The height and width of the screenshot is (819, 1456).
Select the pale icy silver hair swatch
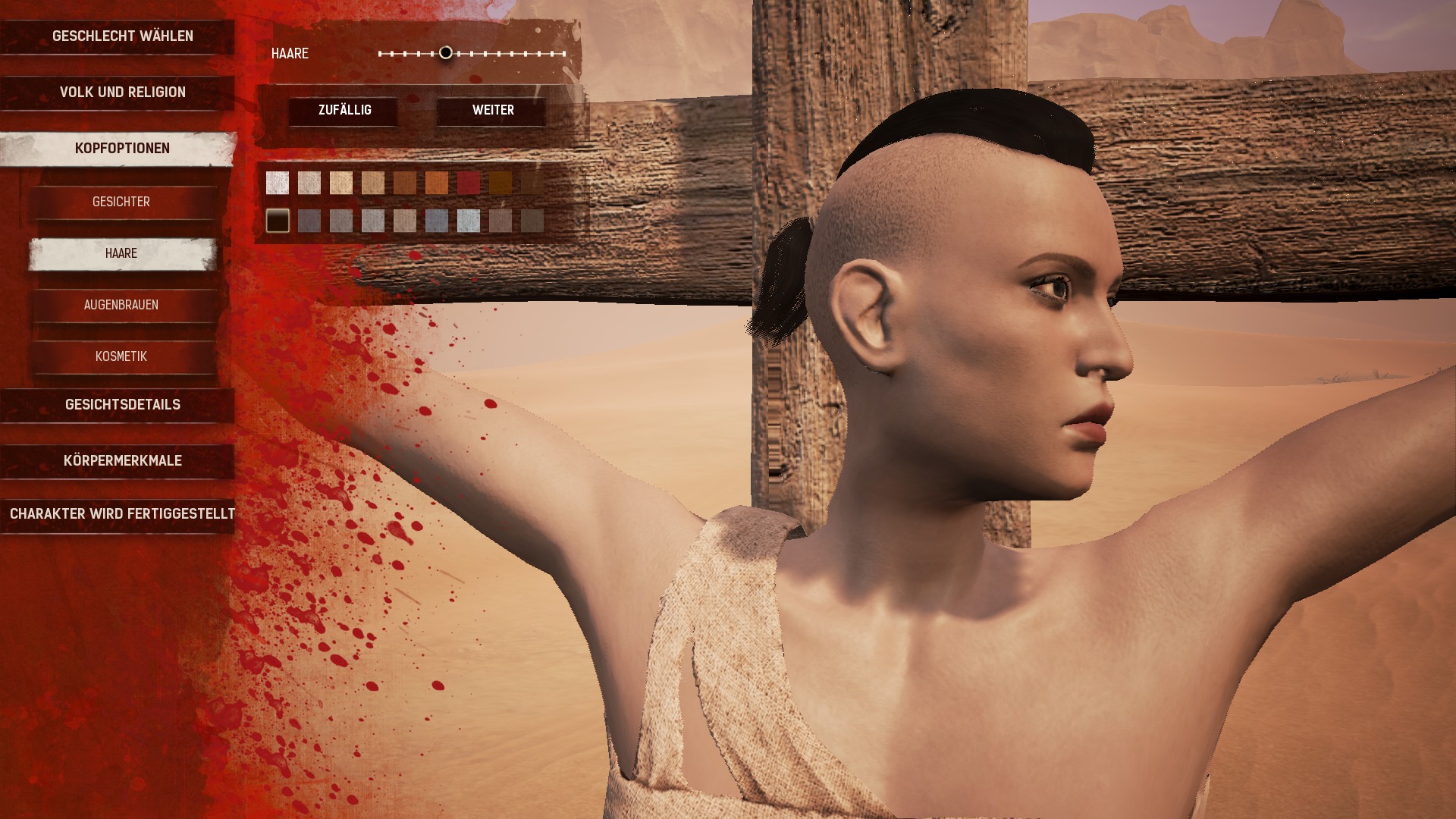point(469,221)
